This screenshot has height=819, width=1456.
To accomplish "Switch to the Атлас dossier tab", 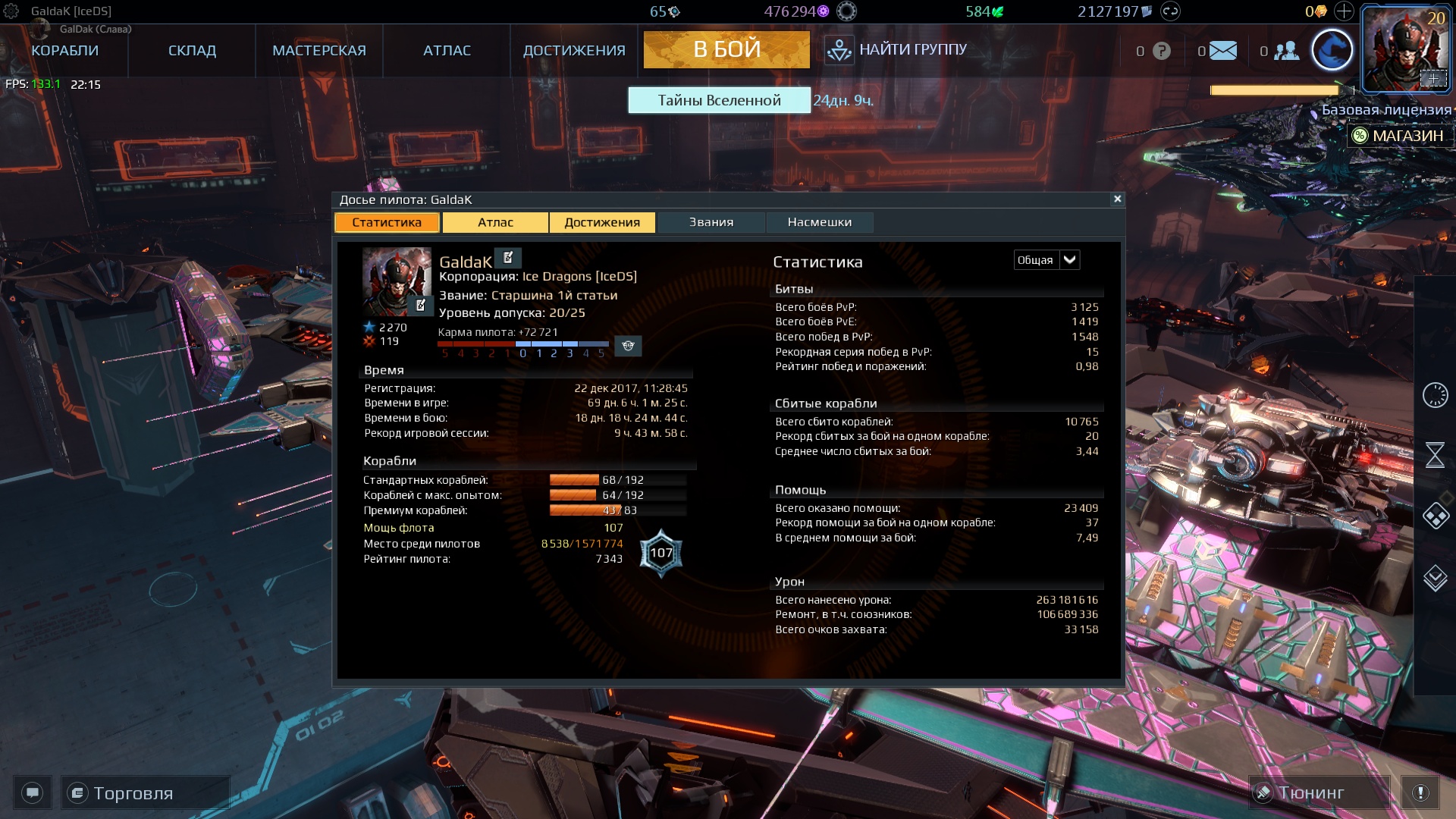I will 495,222.
